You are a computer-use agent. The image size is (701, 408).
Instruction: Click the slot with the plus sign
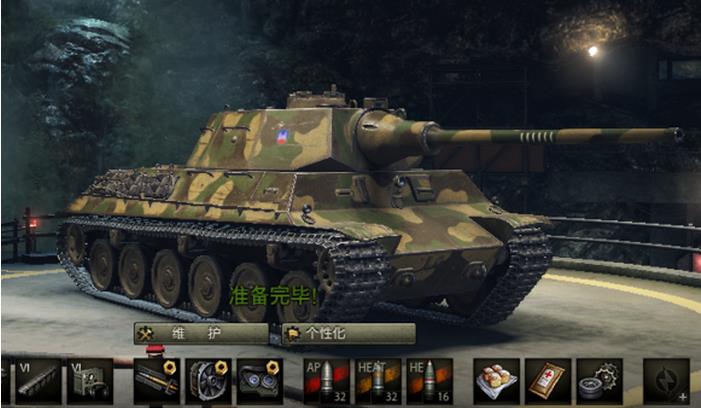point(667,381)
